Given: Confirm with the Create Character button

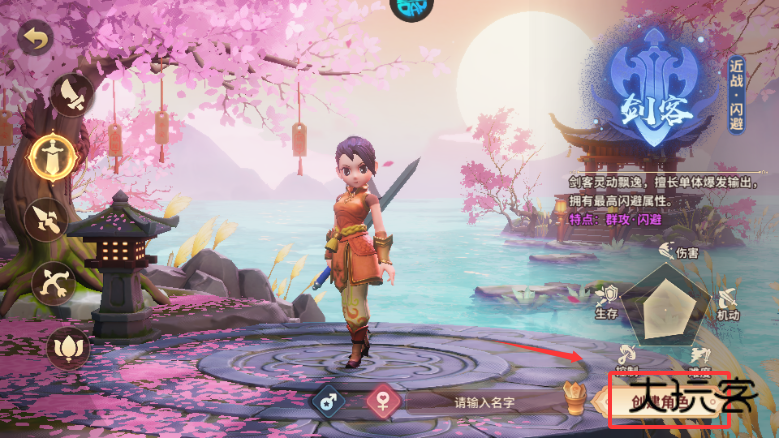Looking at the screenshot, I should point(662,402).
